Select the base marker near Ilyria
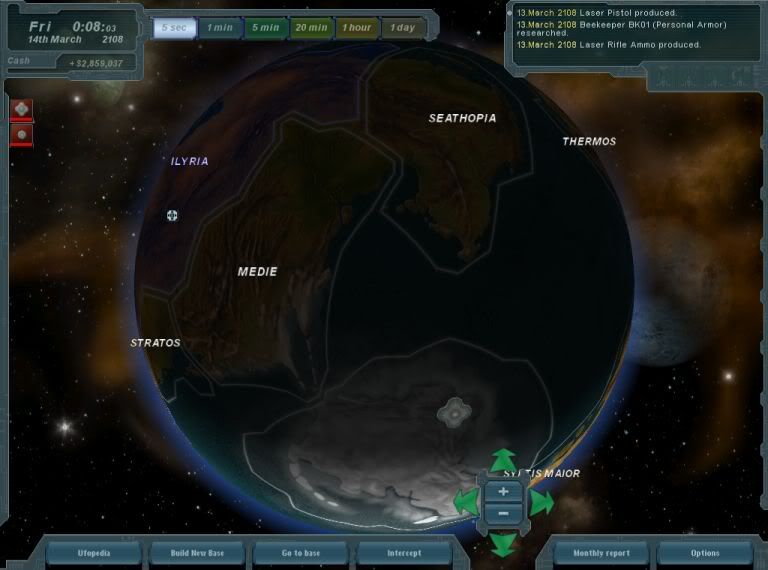768x570 pixels. tap(172, 215)
